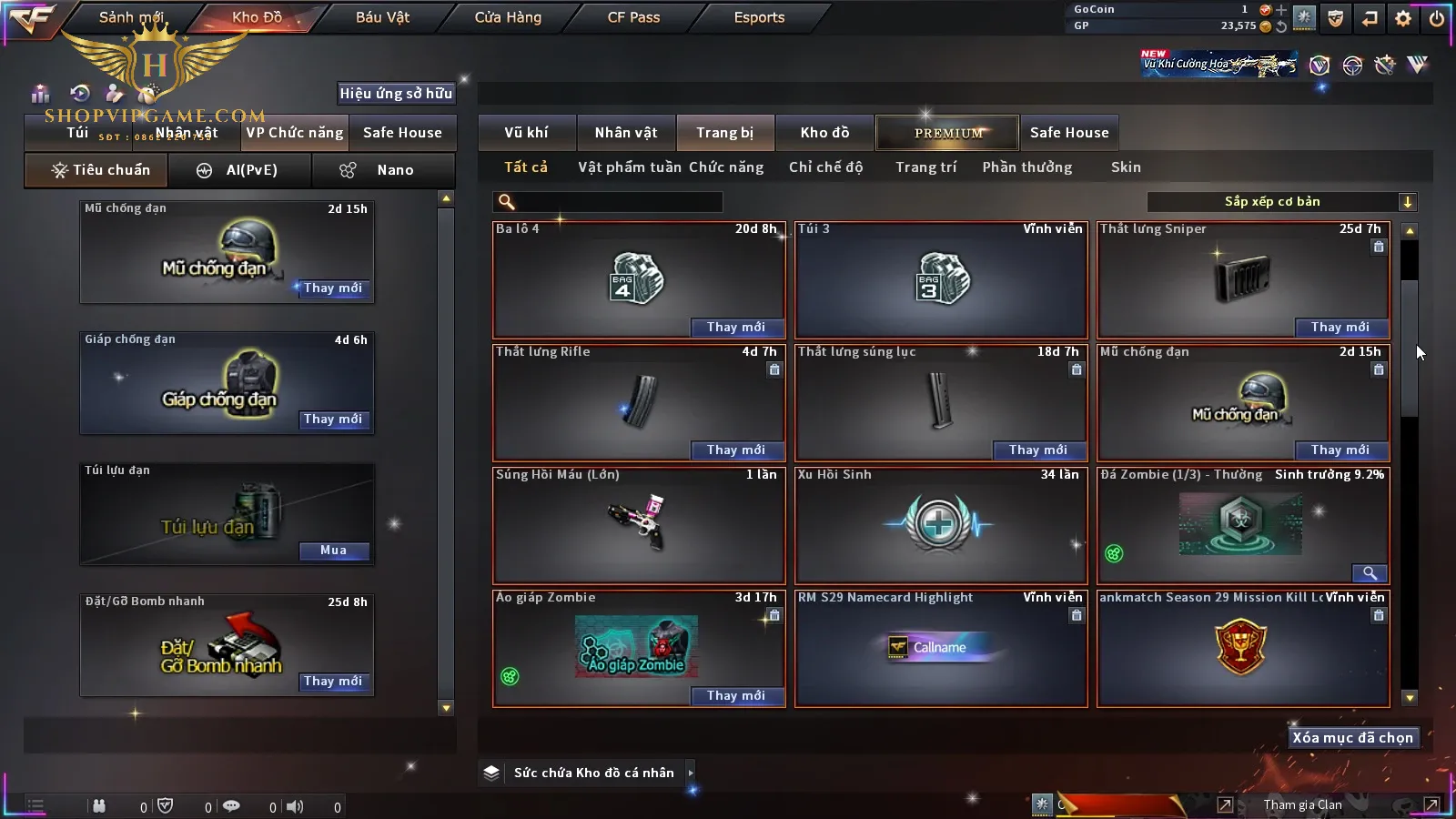Renew the Thắt lưng Sniper item
The image size is (1456, 819).
(x=1340, y=328)
